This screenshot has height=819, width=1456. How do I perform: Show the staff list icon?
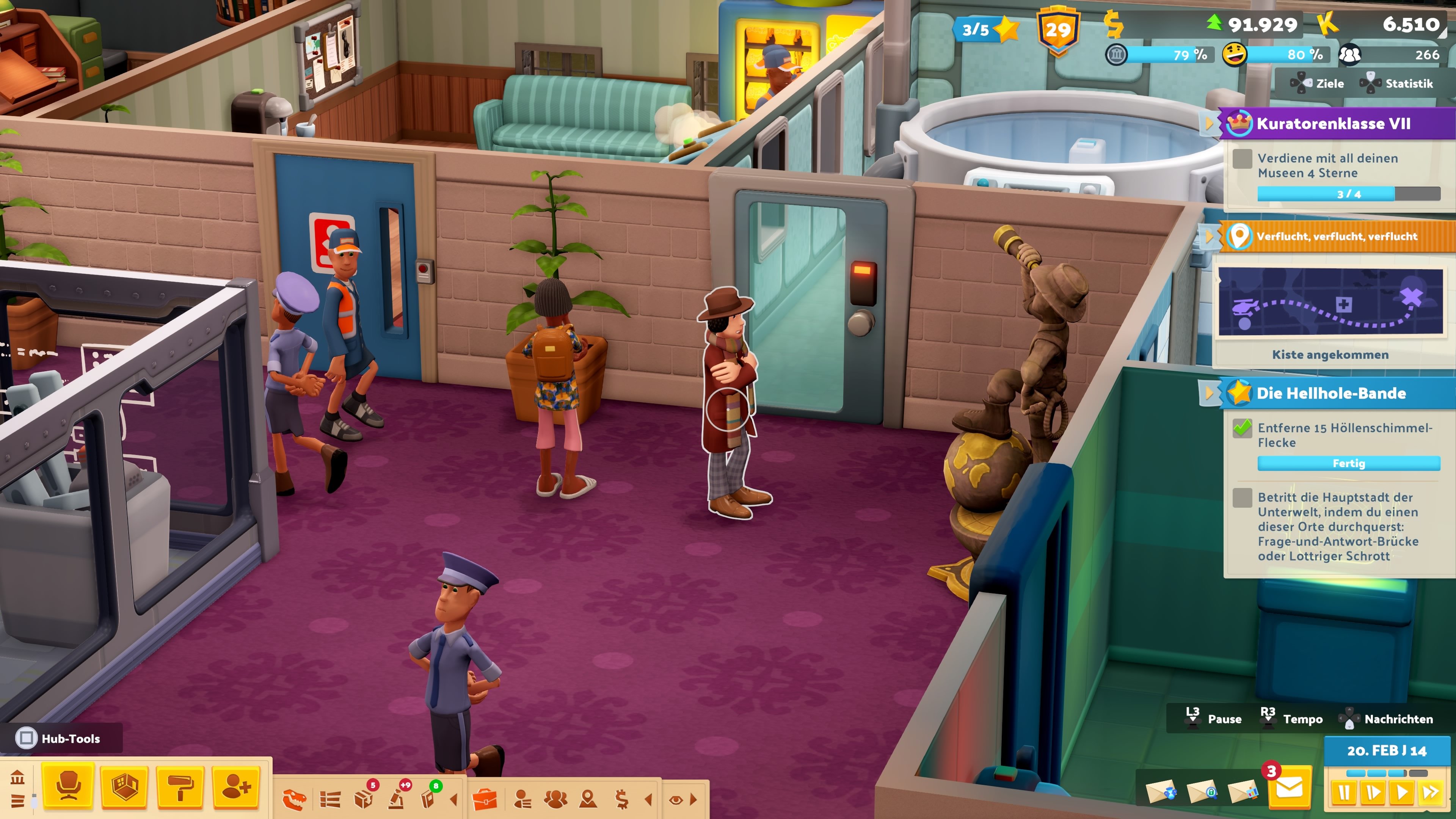click(523, 799)
